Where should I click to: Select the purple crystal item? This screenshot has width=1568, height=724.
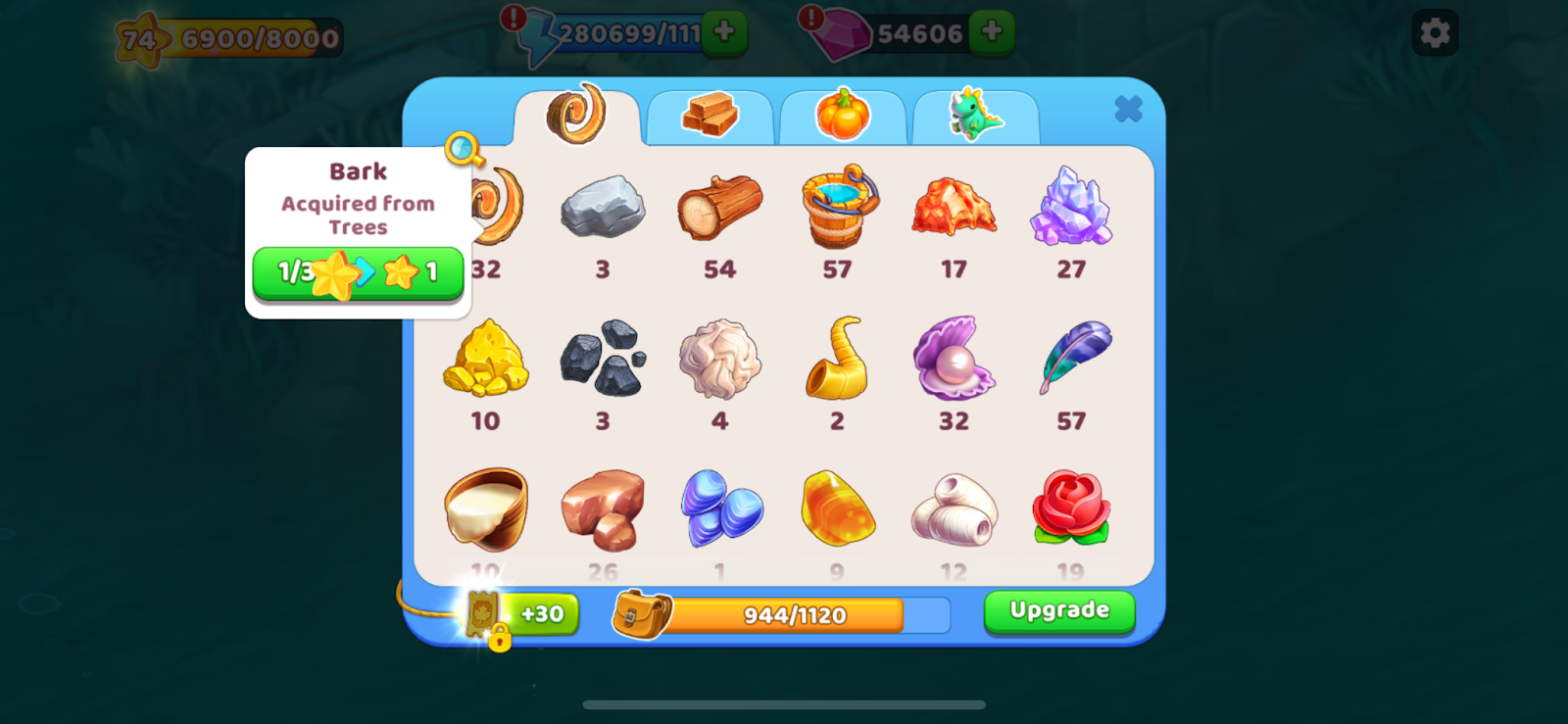point(1071,207)
